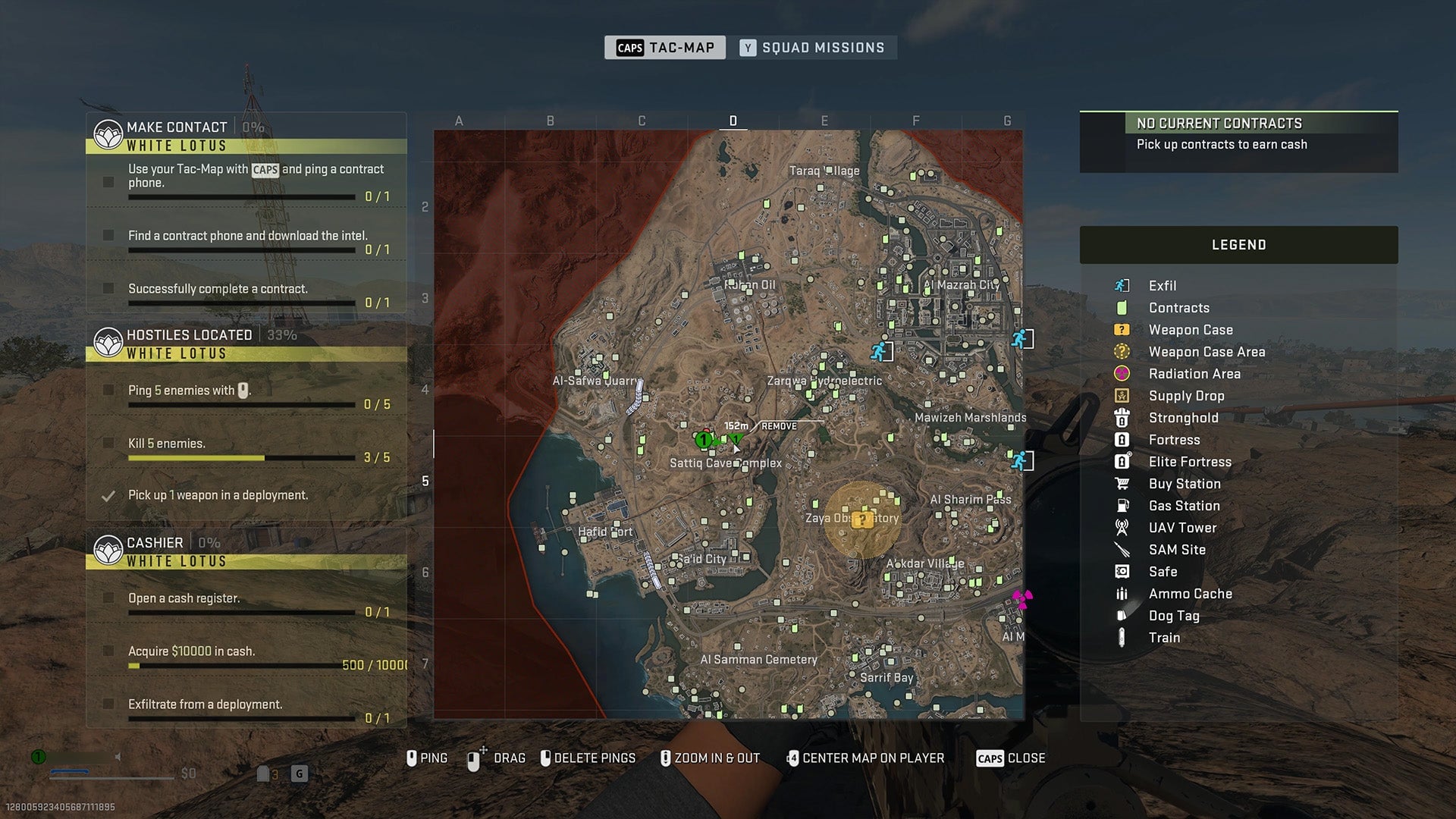
Task: Select the Exfil icon in the Legend
Action: coord(1123,286)
